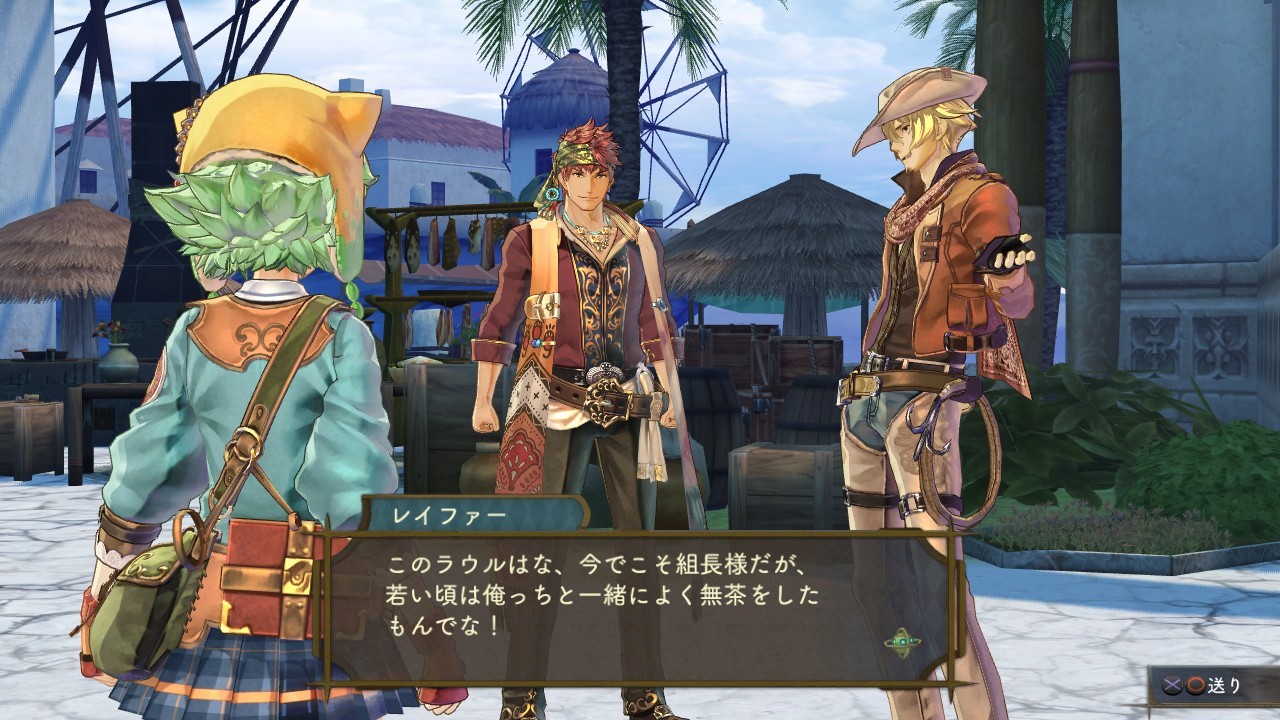Click the レイファー speaker name plate
Image resolution: width=1280 pixels, height=720 pixels.
[452, 511]
